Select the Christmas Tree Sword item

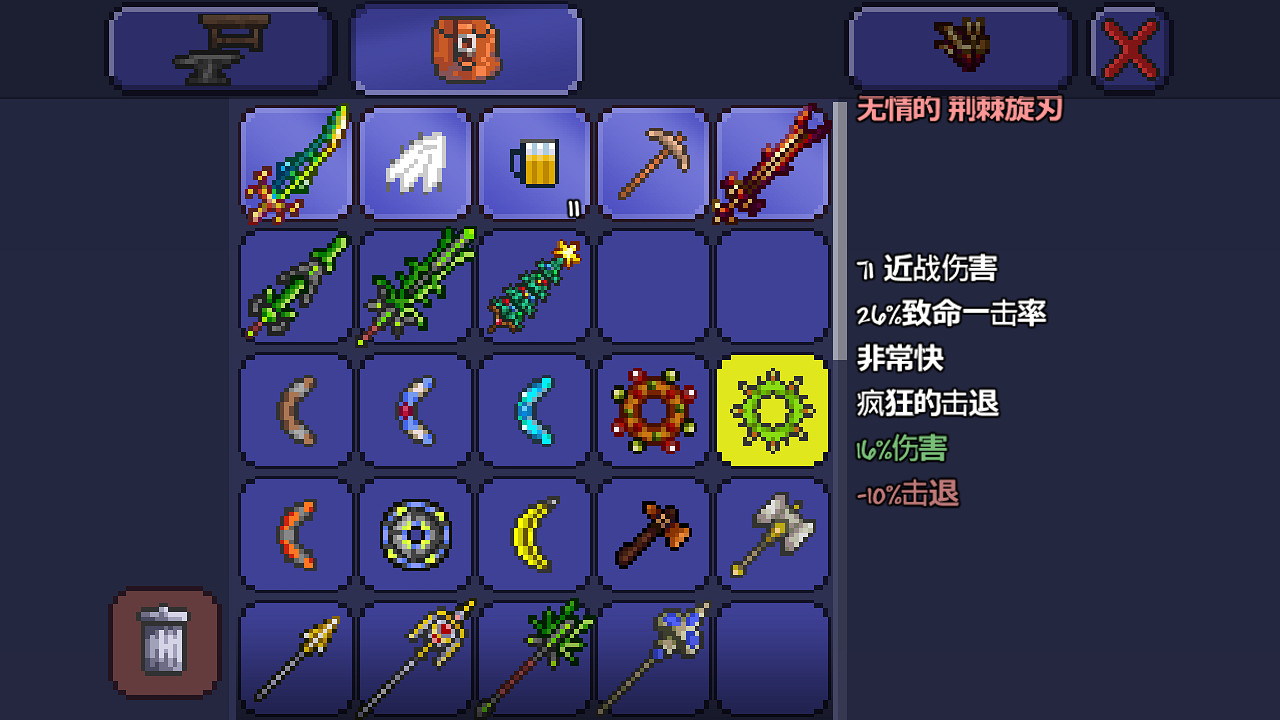534,287
